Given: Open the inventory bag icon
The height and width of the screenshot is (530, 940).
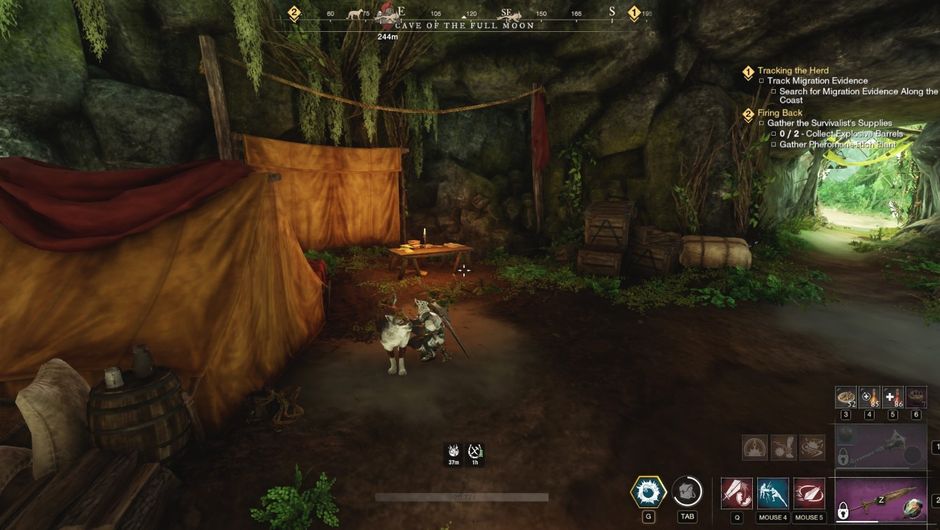Looking at the screenshot, I should [686, 492].
